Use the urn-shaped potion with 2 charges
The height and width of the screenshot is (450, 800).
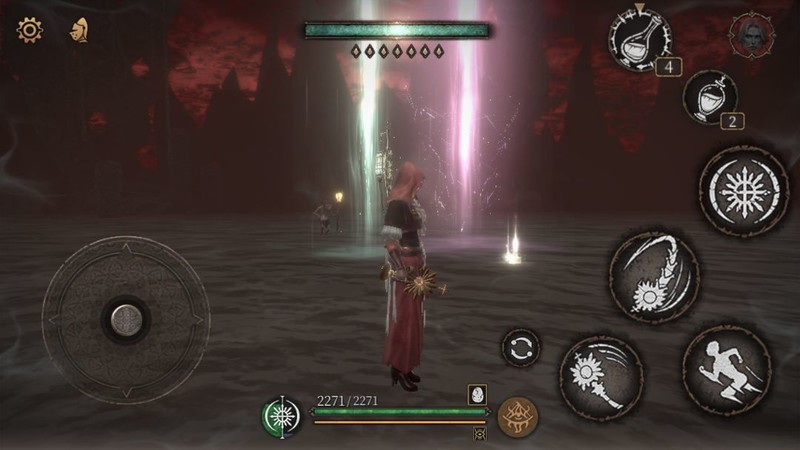pyautogui.click(x=711, y=97)
